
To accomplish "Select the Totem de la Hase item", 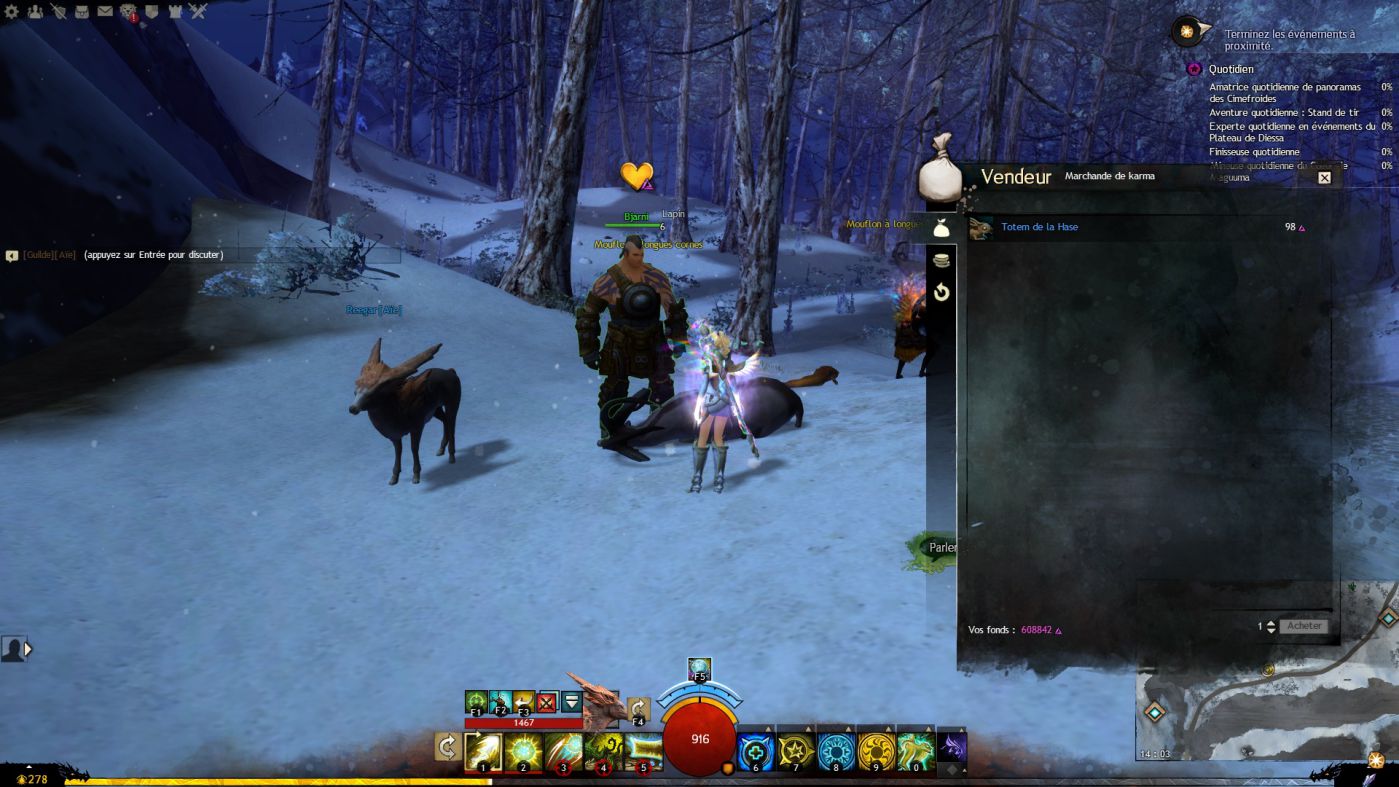I will click(1039, 228).
